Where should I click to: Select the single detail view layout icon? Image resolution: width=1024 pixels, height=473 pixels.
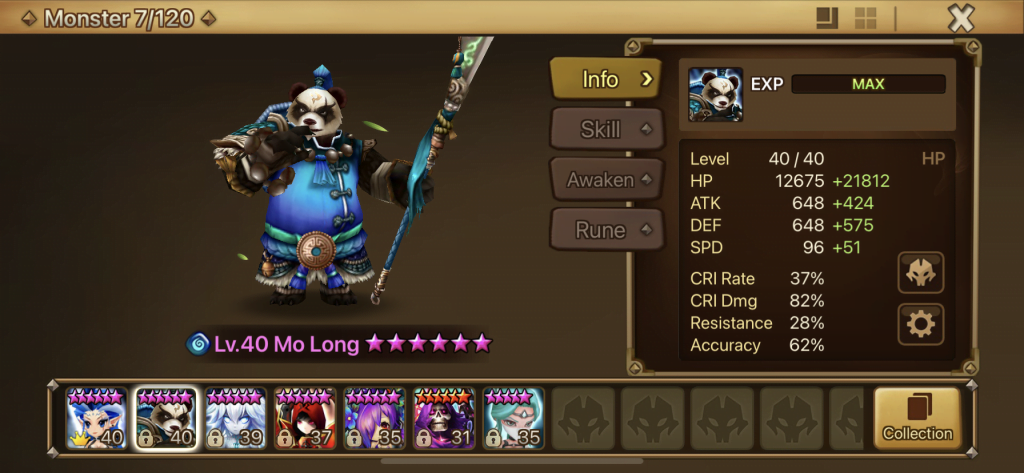point(826,18)
